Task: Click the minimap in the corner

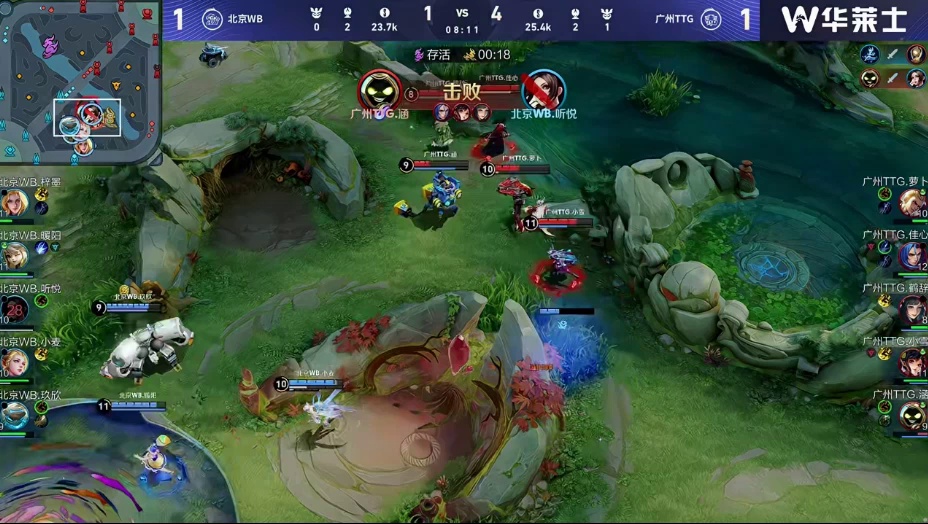Action: pyautogui.click(x=80, y=83)
